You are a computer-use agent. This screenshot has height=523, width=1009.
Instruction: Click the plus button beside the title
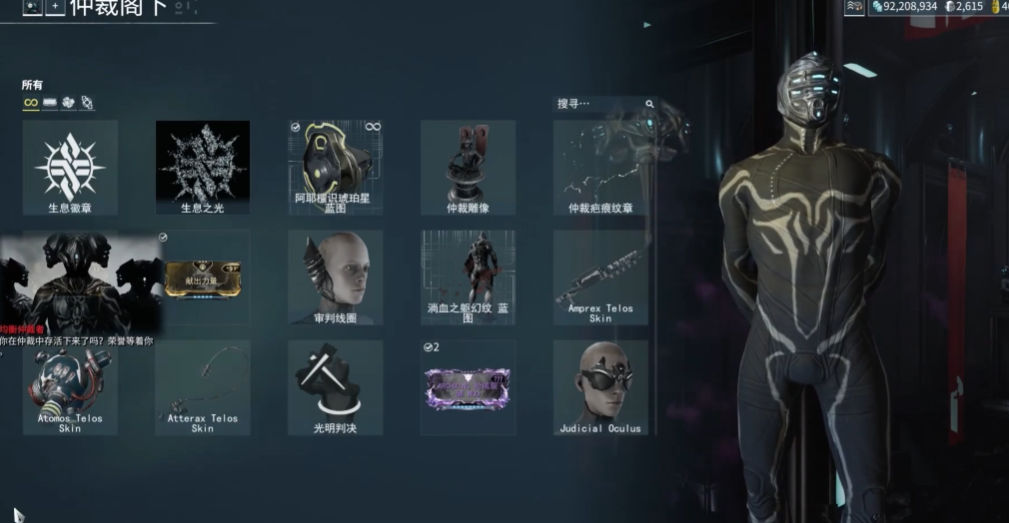click(x=55, y=7)
